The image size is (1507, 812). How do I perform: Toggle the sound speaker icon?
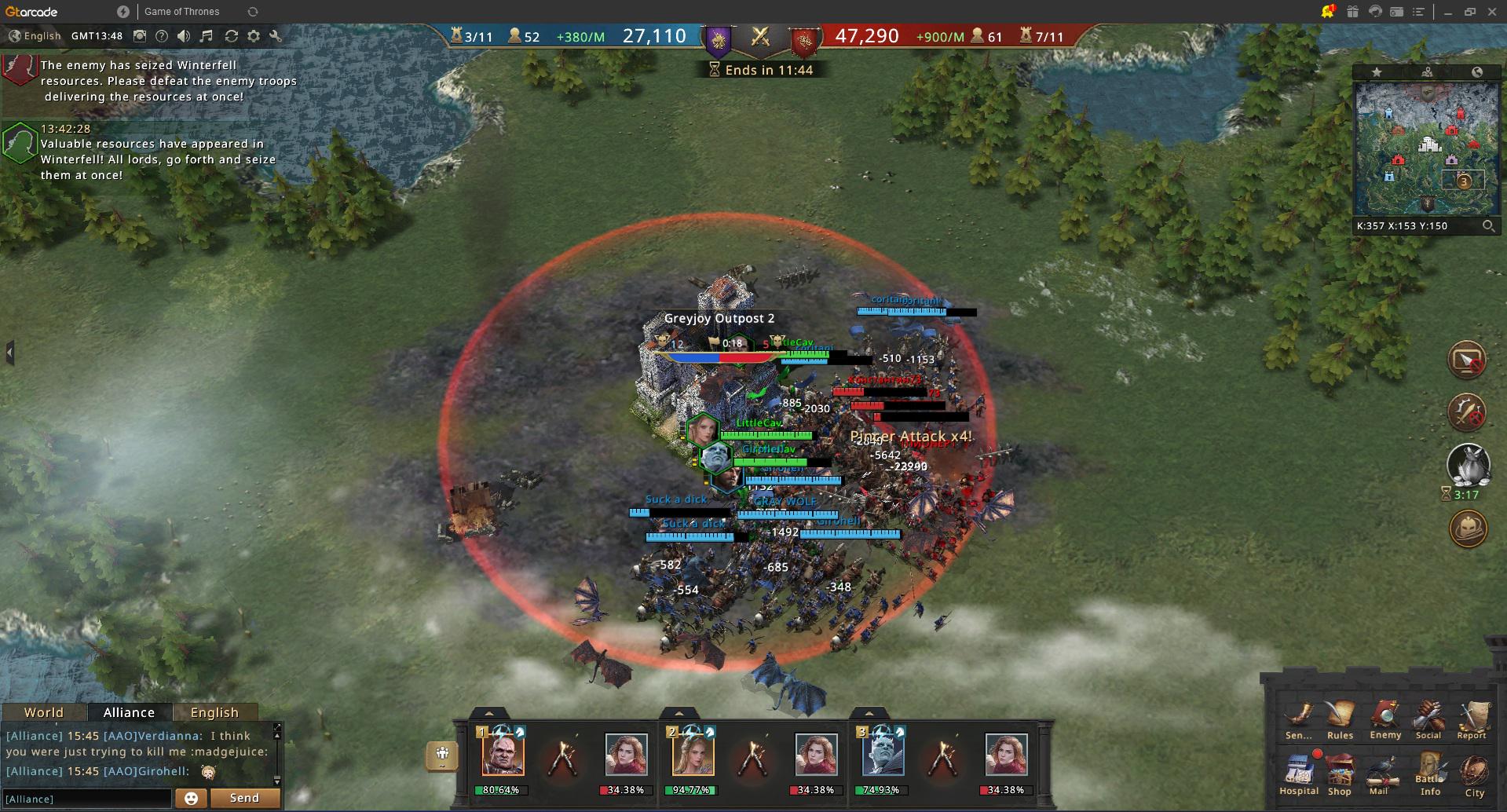[184, 36]
